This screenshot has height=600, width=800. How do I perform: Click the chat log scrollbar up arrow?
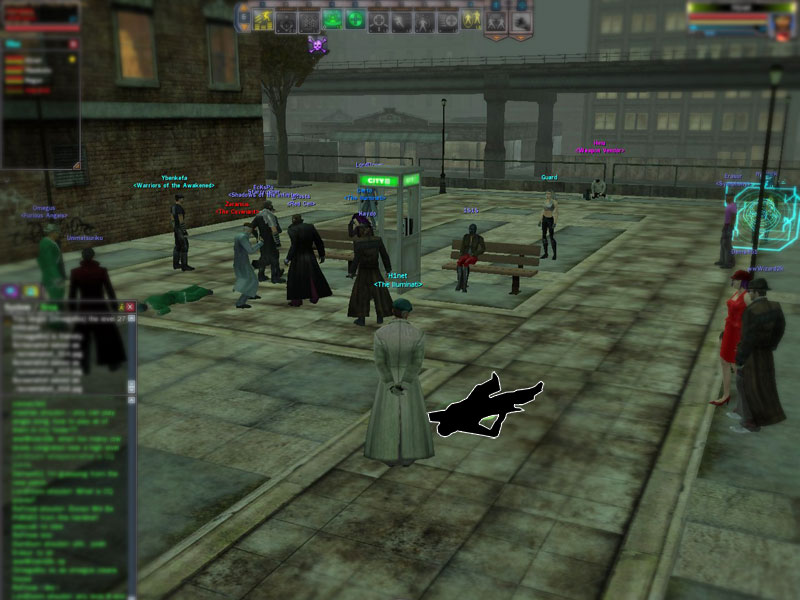click(129, 320)
